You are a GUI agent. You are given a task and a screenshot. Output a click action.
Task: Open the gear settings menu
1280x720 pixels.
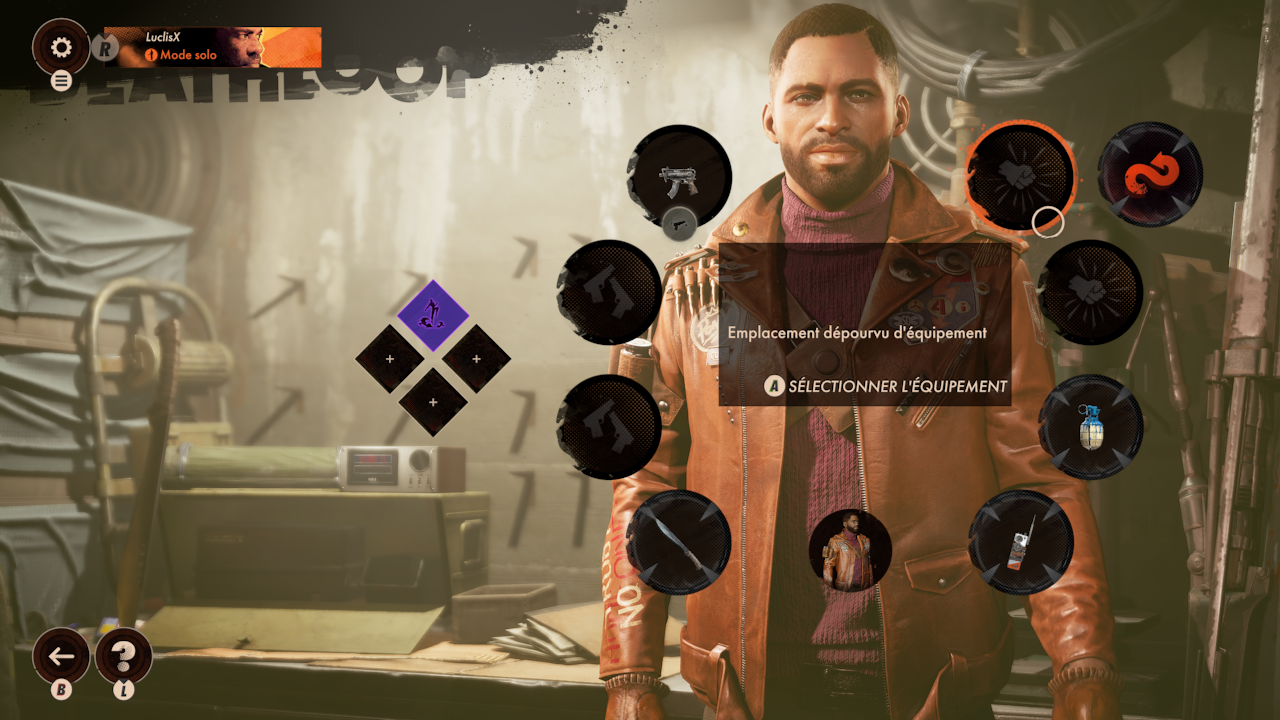click(x=61, y=47)
